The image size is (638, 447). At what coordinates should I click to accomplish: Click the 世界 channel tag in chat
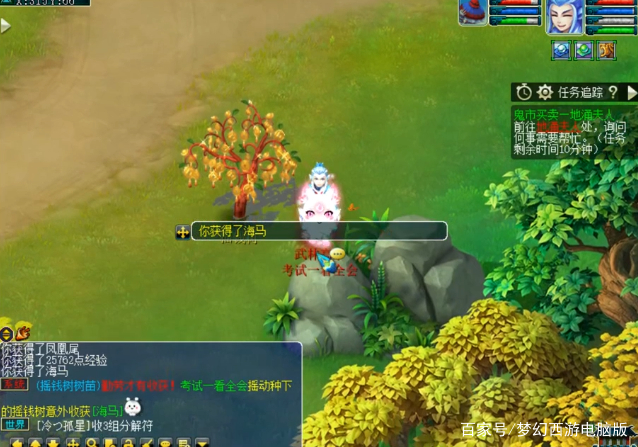(13, 425)
